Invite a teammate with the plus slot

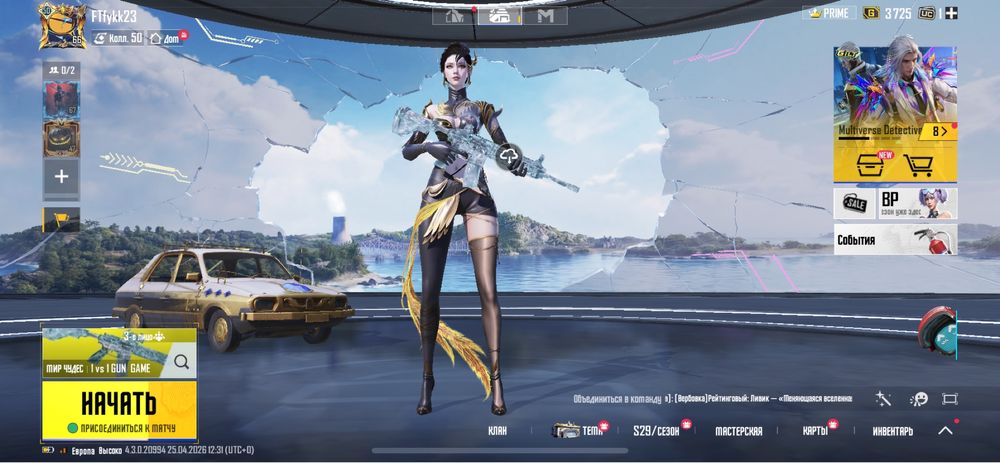point(61,177)
